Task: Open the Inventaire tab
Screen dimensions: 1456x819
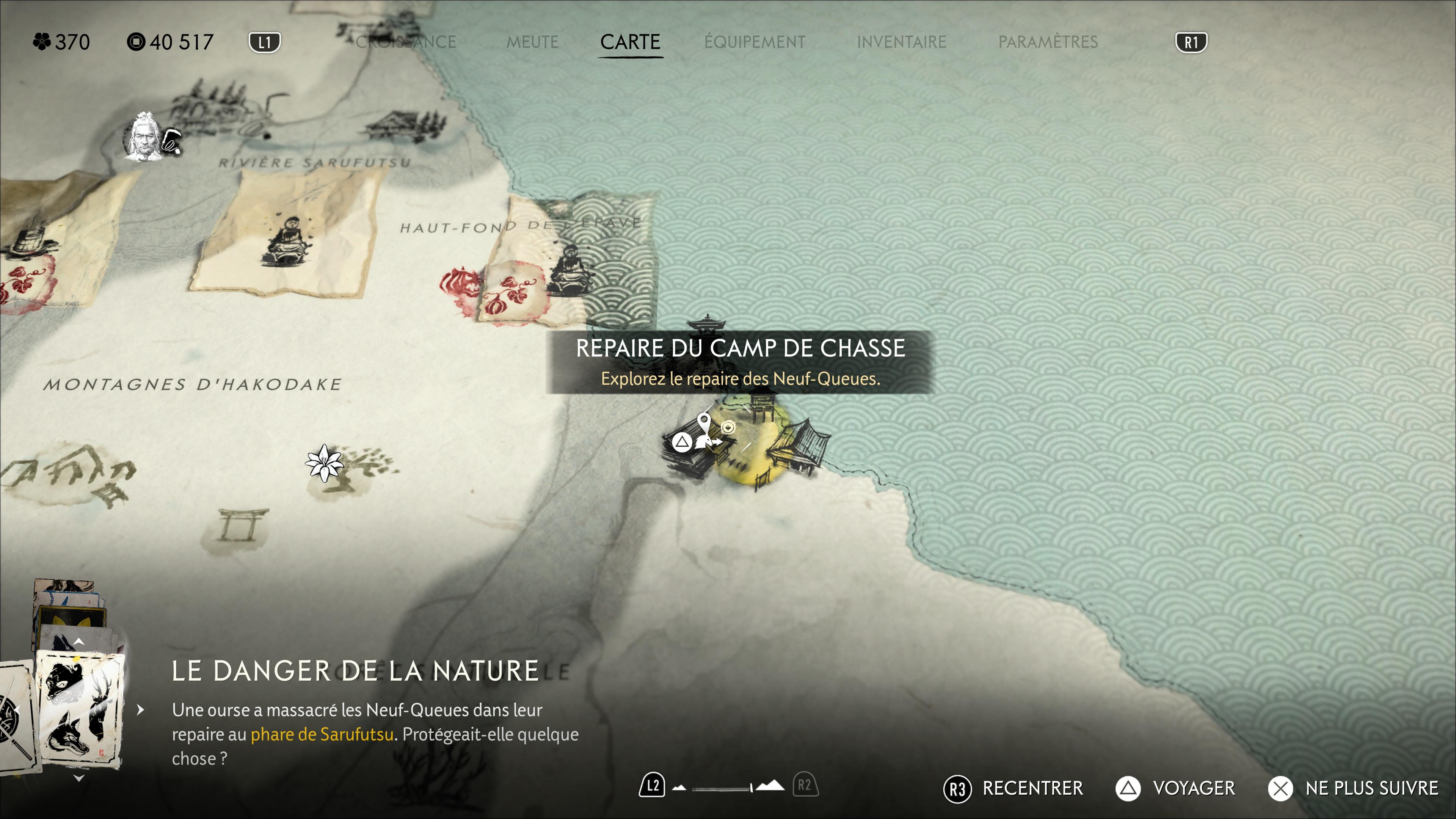Action: pyautogui.click(x=902, y=42)
